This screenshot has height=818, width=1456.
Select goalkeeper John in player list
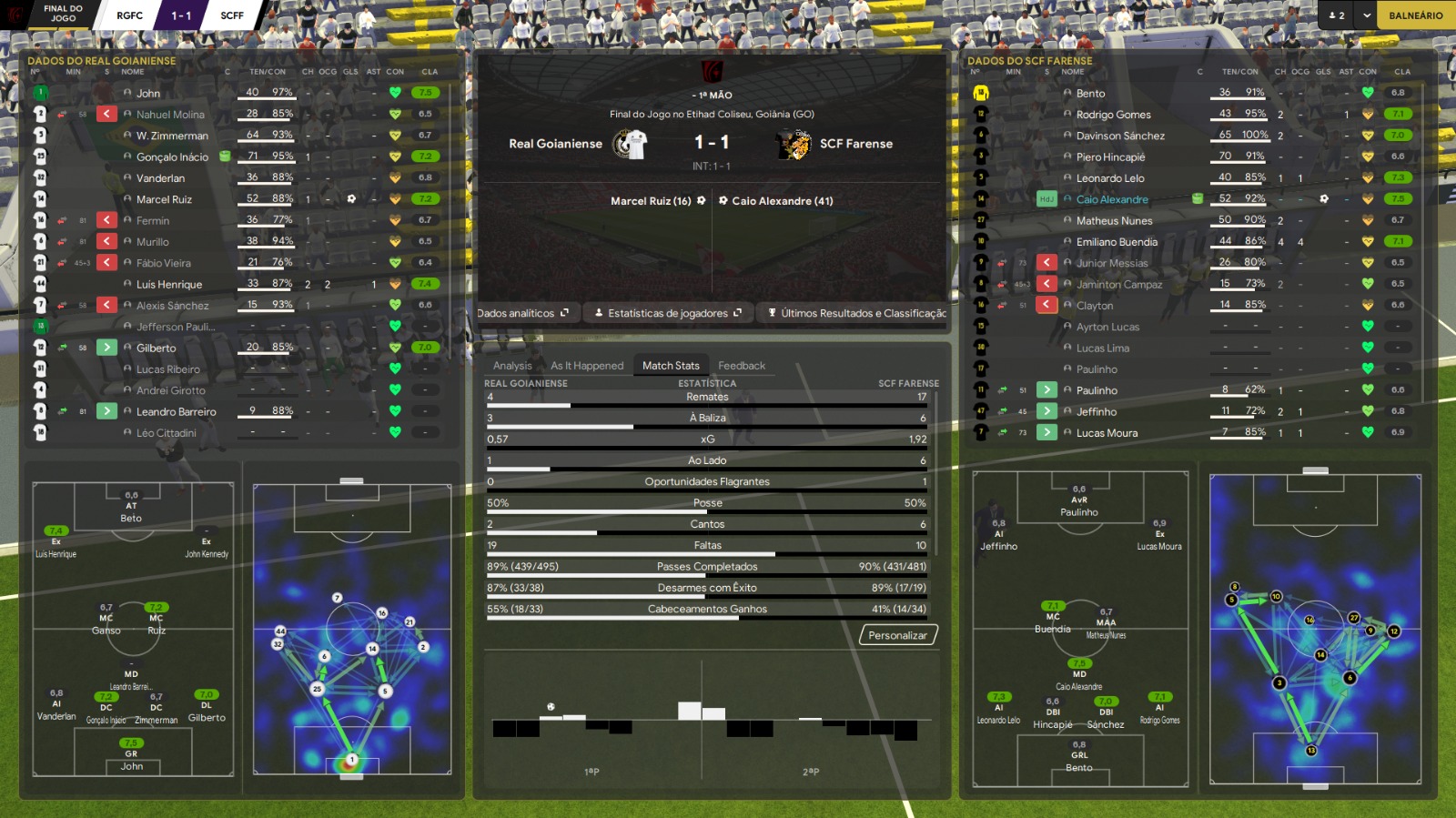click(x=148, y=94)
